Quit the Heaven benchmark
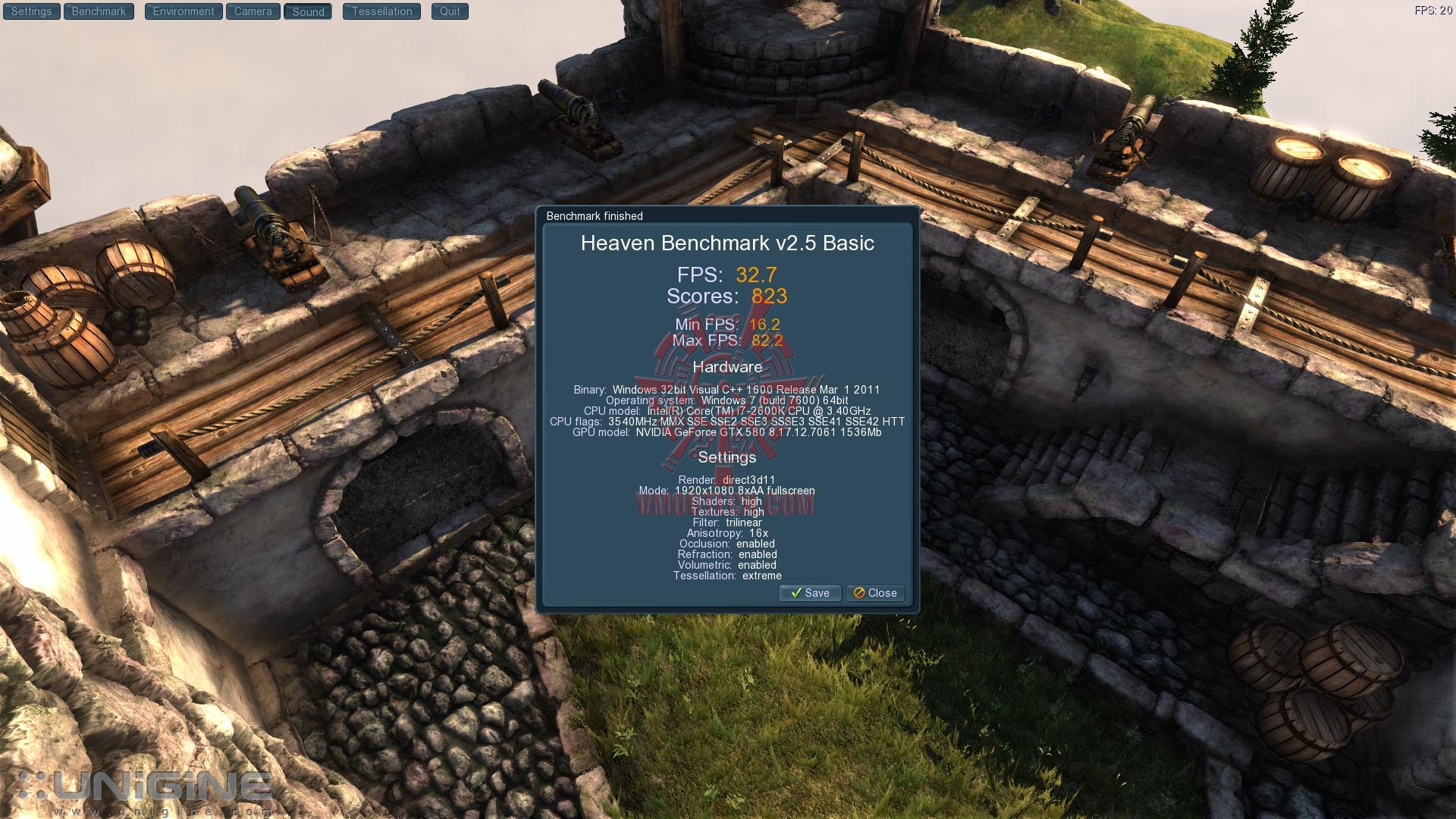 (x=450, y=11)
